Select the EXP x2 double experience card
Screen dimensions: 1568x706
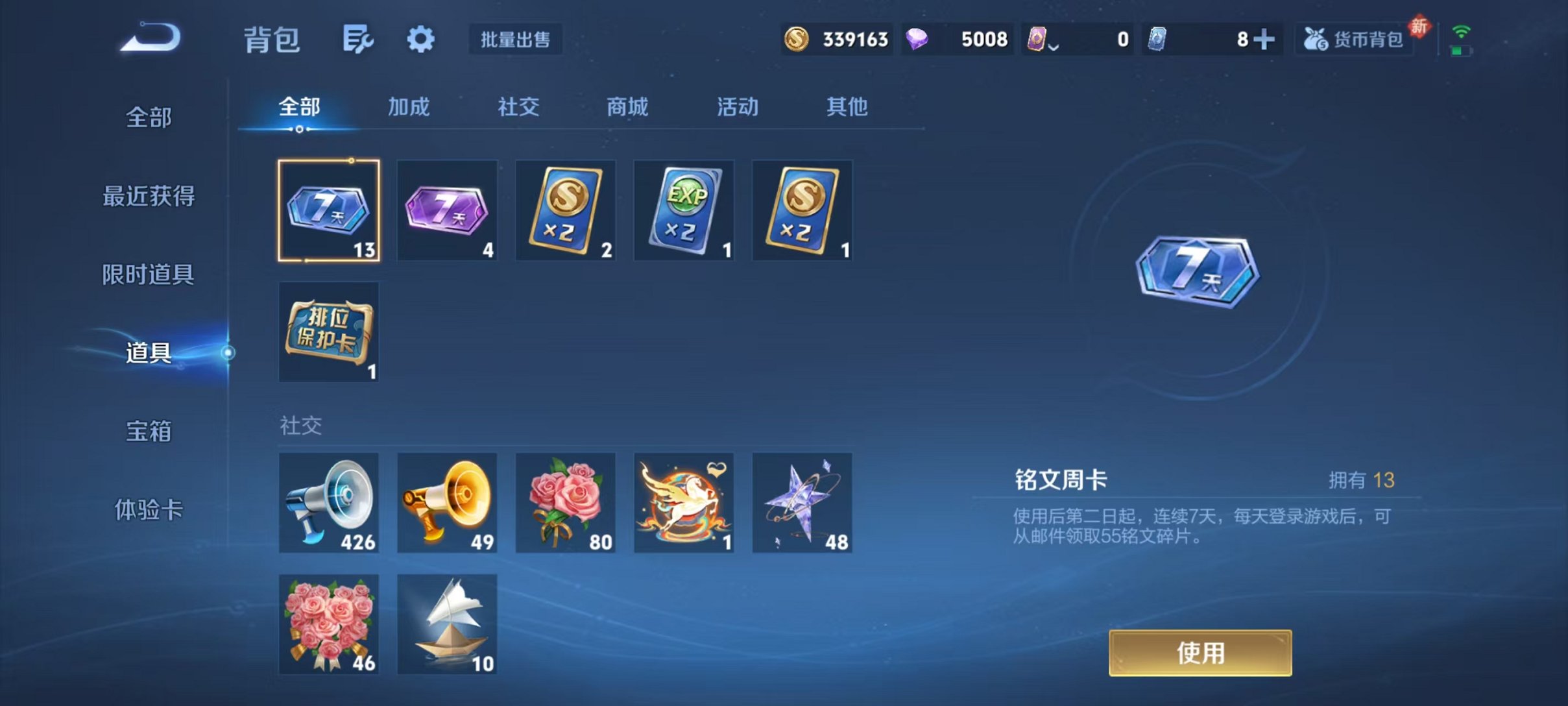[x=684, y=210]
